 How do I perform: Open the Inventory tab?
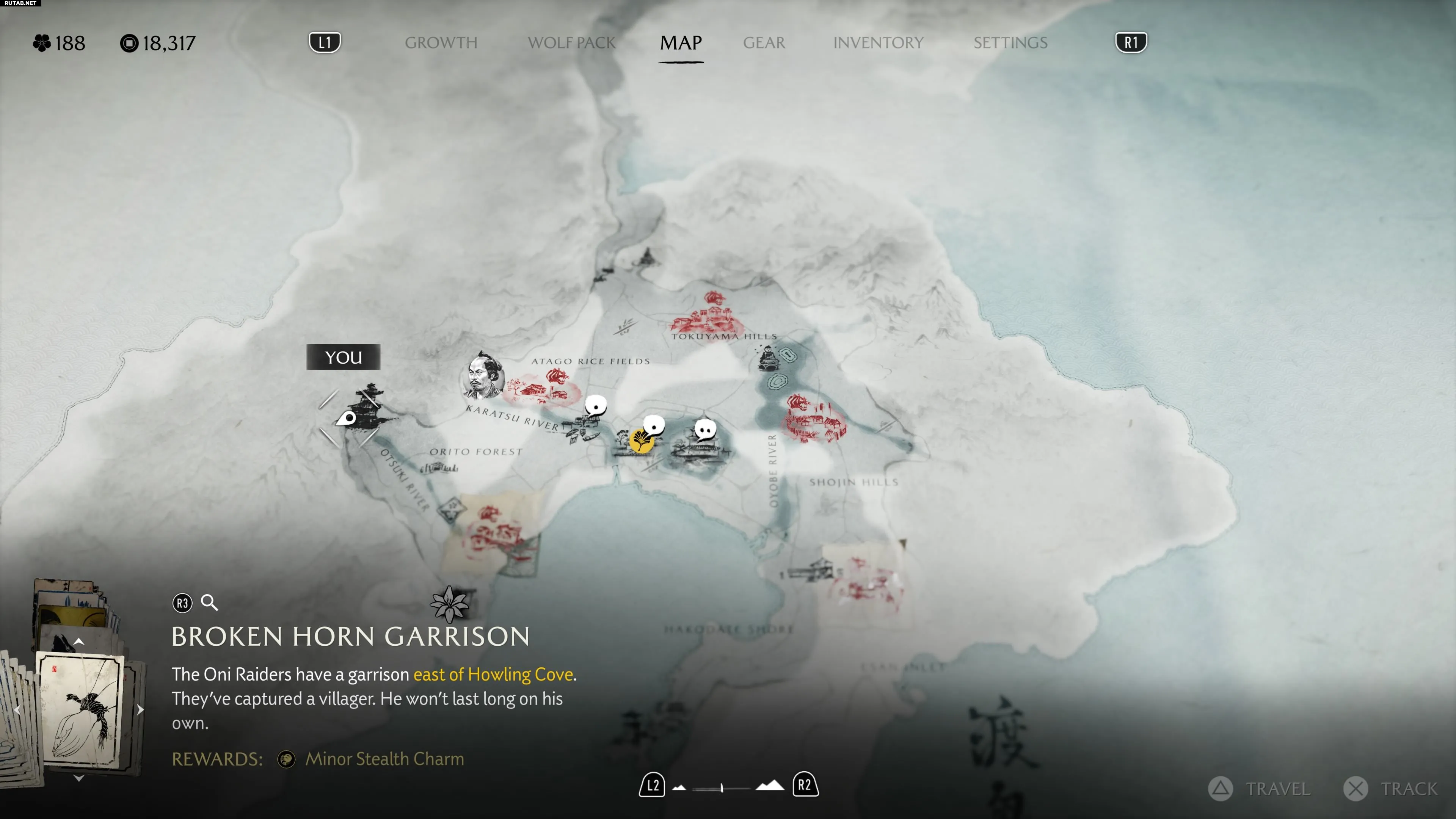pos(878,42)
